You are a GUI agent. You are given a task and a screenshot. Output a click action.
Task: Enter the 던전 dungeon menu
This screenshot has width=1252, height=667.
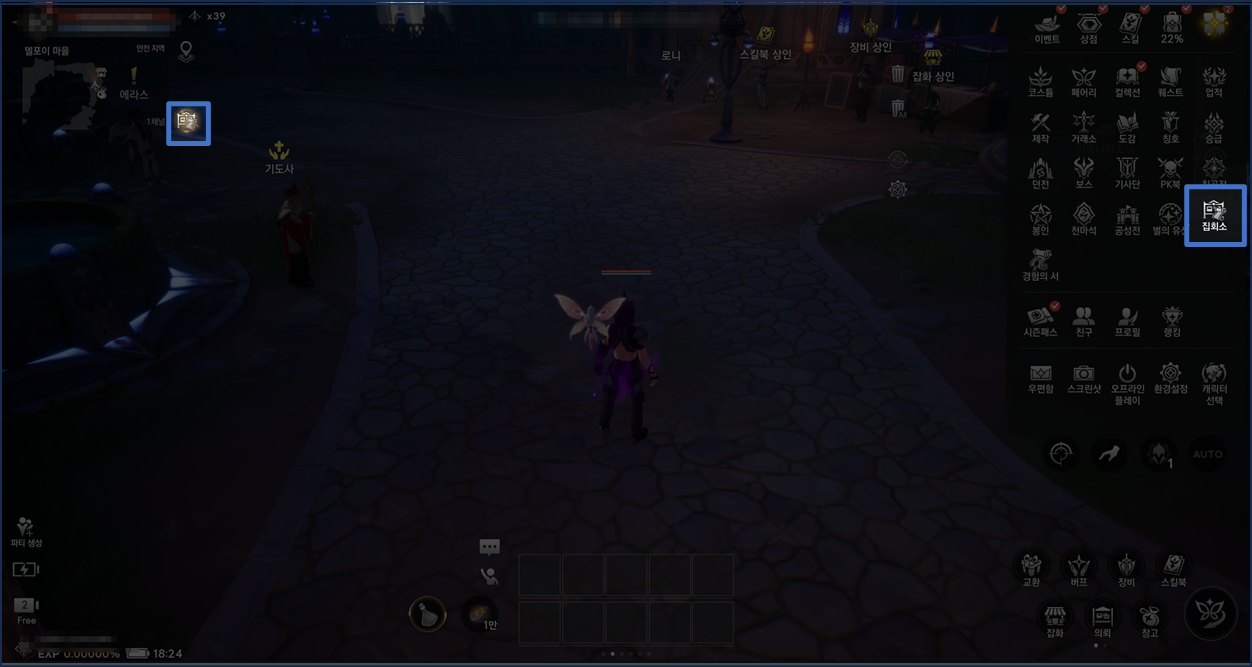tap(1040, 172)
